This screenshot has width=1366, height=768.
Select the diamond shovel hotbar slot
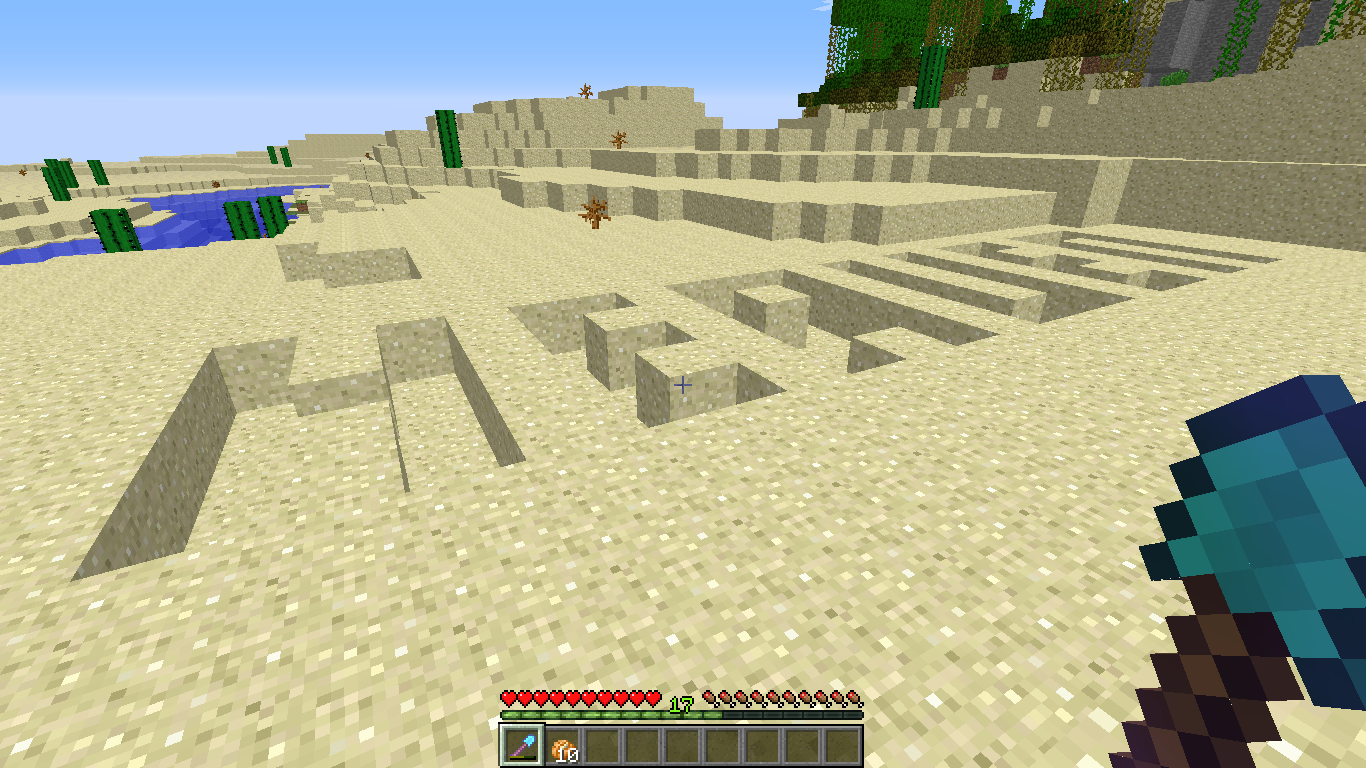tap(521, 745)
